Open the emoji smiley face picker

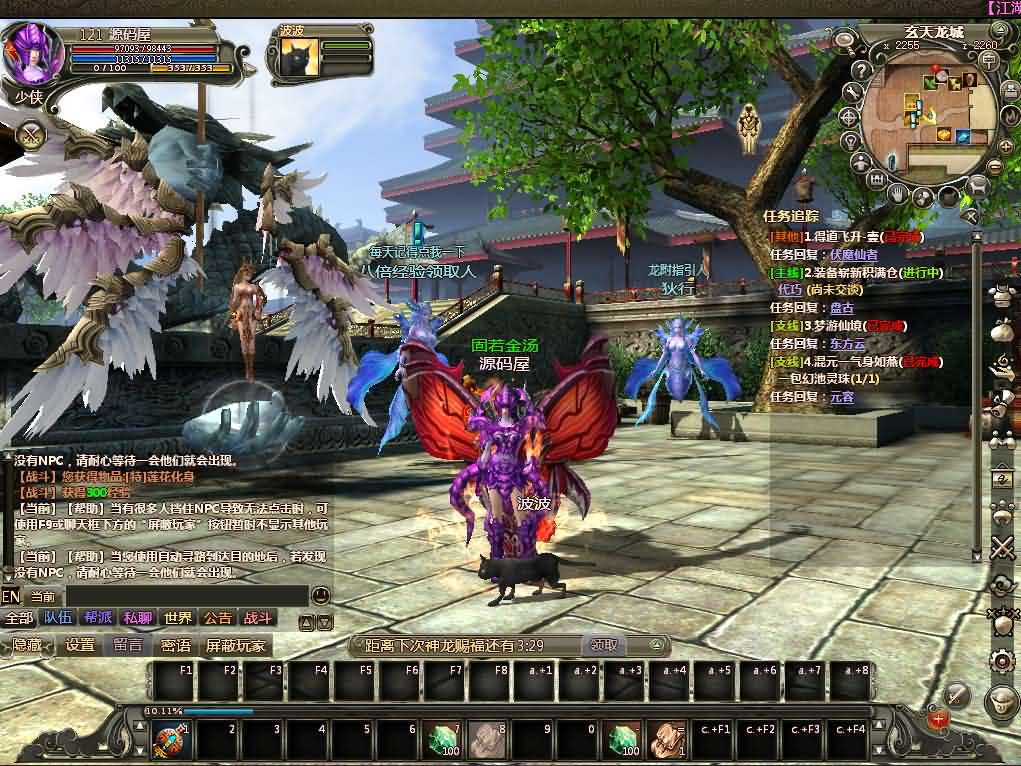click(x=320, y=595)
